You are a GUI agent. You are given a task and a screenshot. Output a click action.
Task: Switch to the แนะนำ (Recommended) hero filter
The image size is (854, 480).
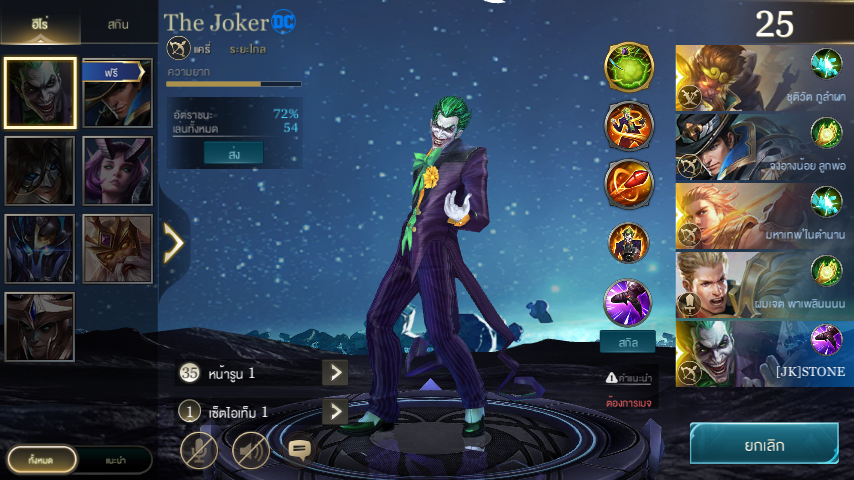coord(115,459)
